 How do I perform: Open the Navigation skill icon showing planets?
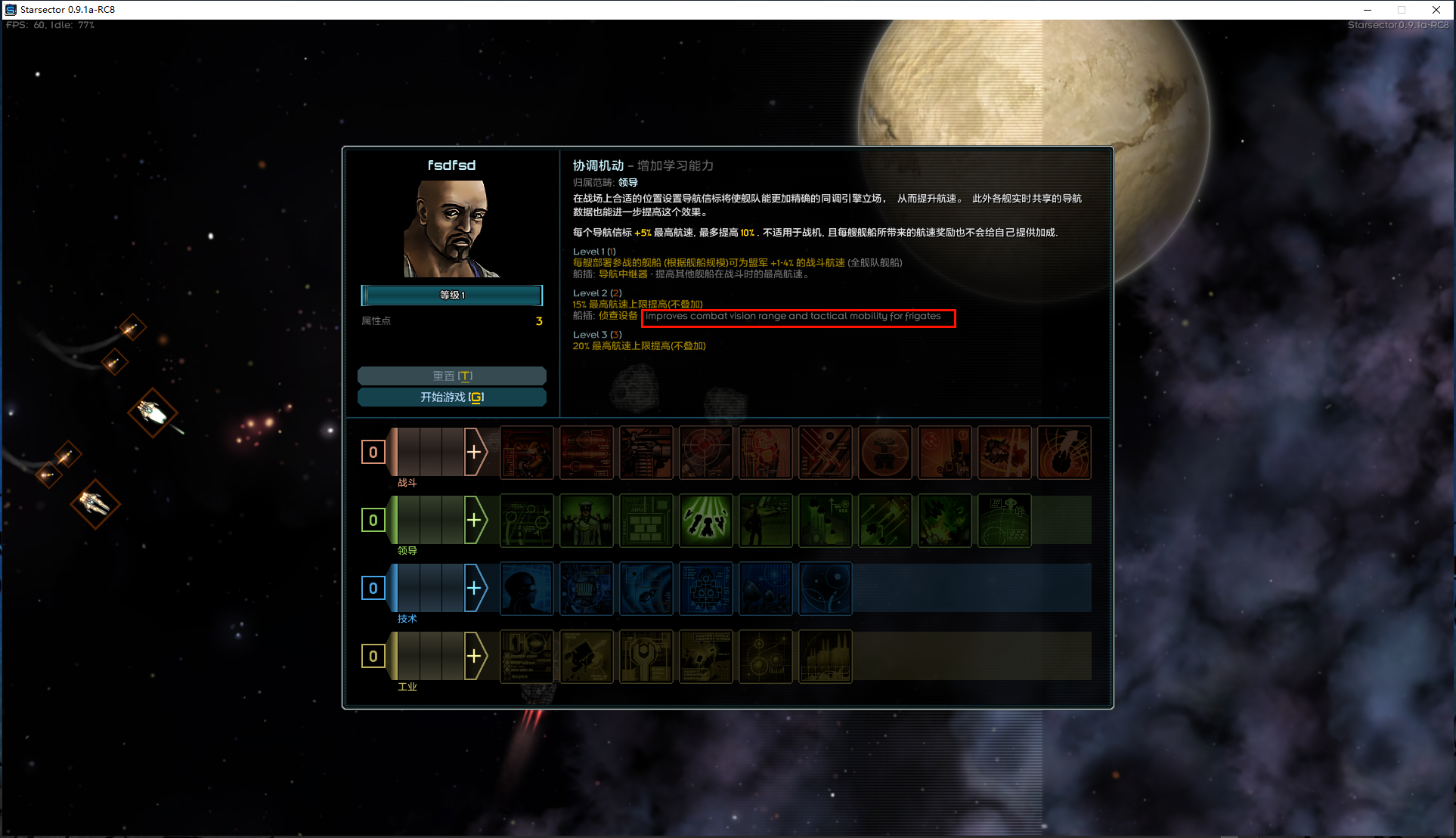pos(825,588)
